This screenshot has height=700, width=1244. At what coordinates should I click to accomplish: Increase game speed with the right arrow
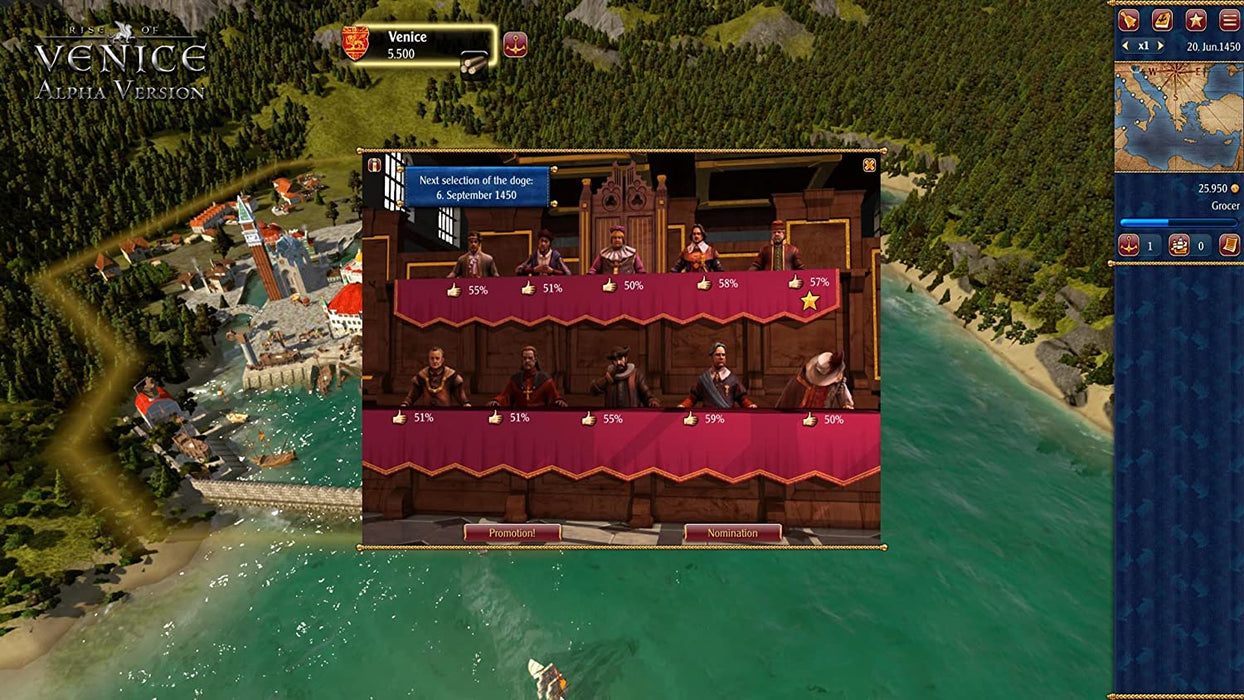[1160, 46]
